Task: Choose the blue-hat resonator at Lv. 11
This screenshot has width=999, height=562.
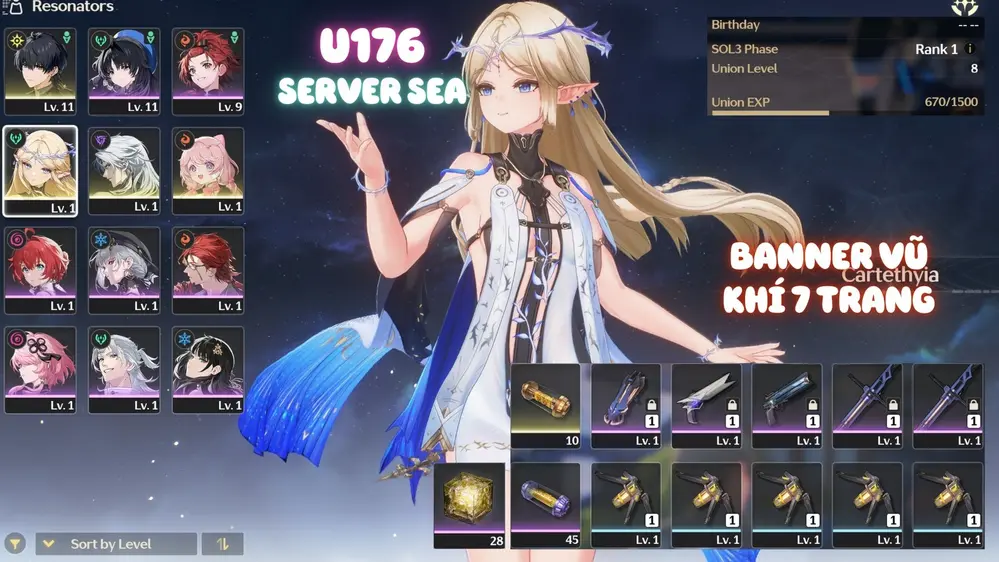Action: (x=124, y=70)
